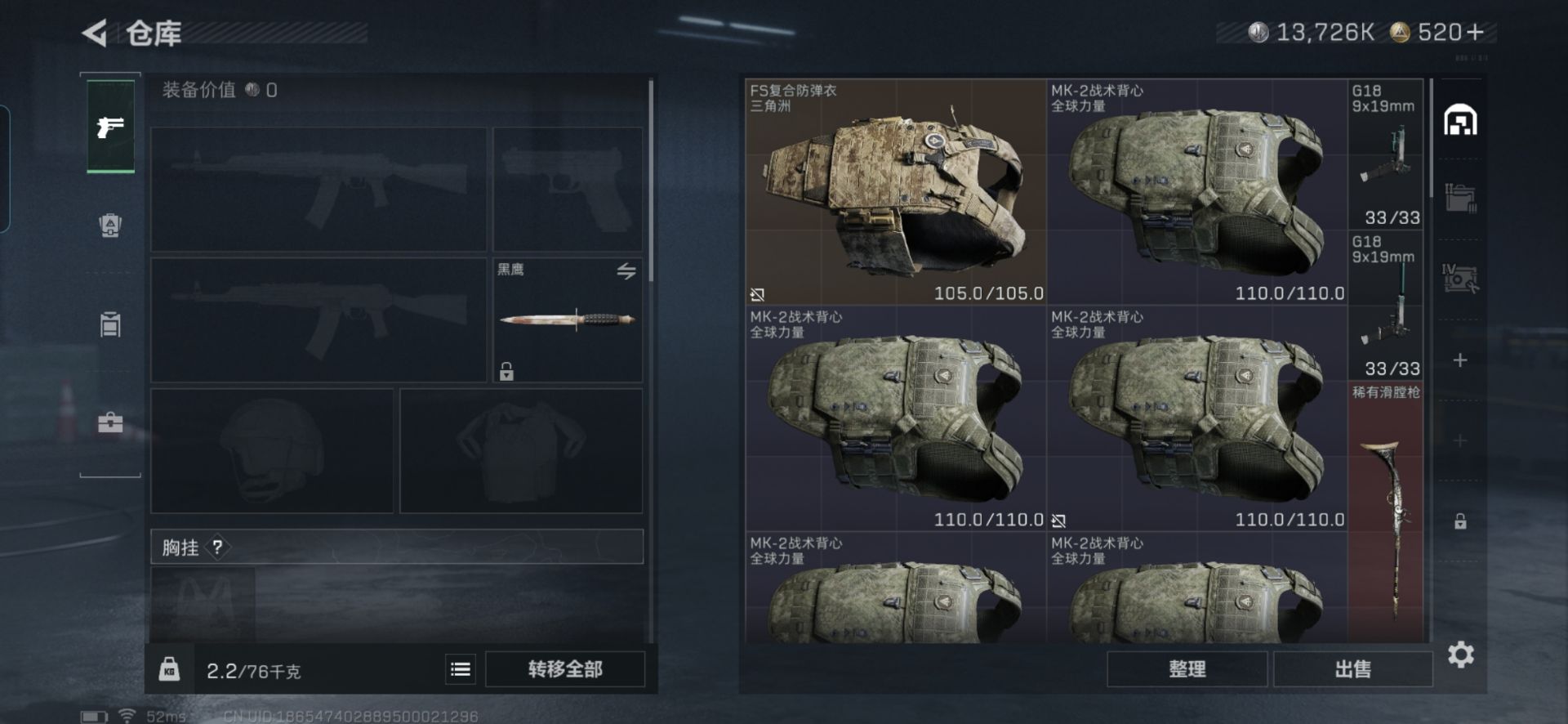Select the empty pistol sidearm slot
This screenshot has height=724, width=1568.
pos(568,190)
